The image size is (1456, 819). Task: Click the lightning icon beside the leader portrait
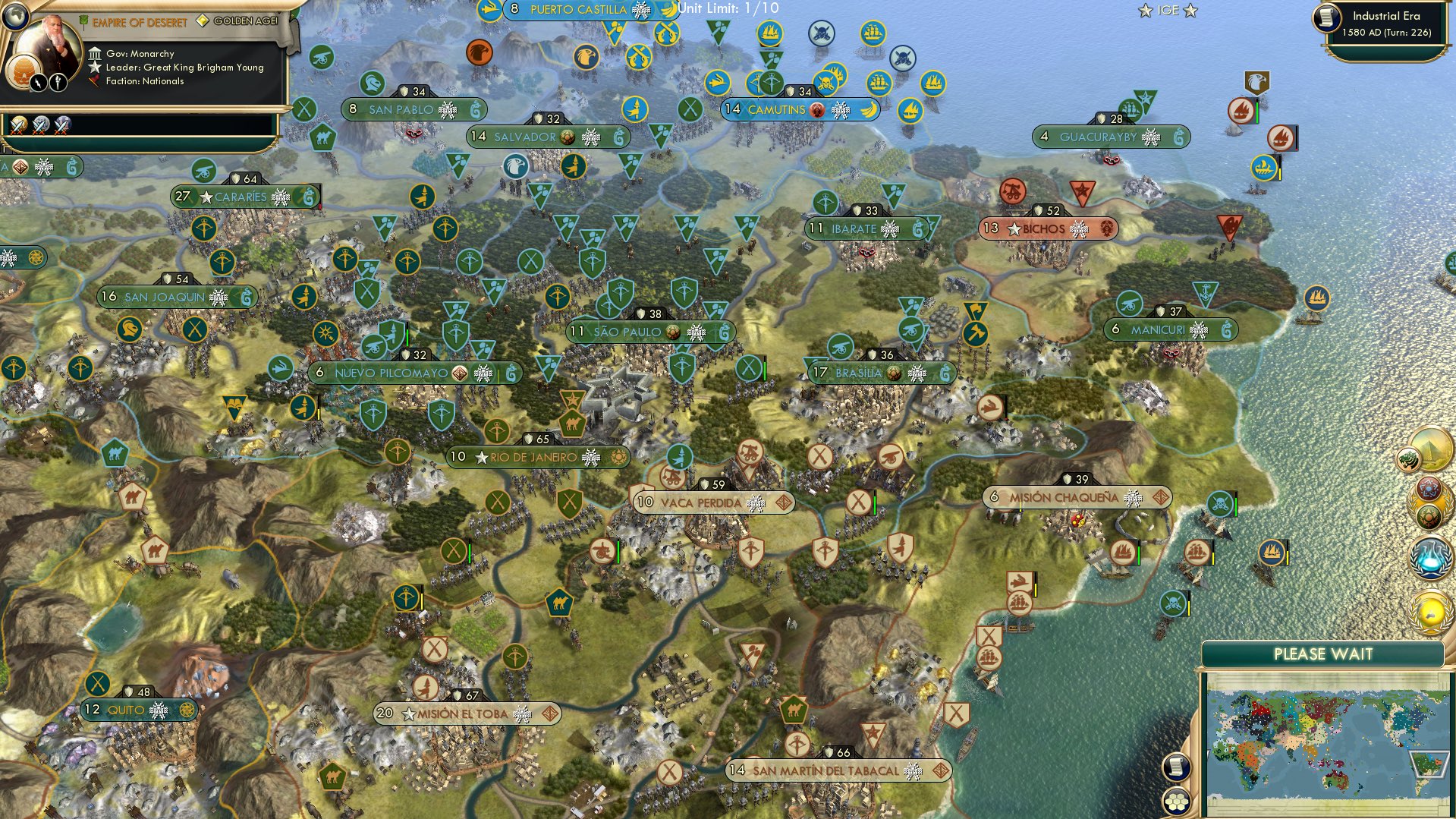pos(38,82)
